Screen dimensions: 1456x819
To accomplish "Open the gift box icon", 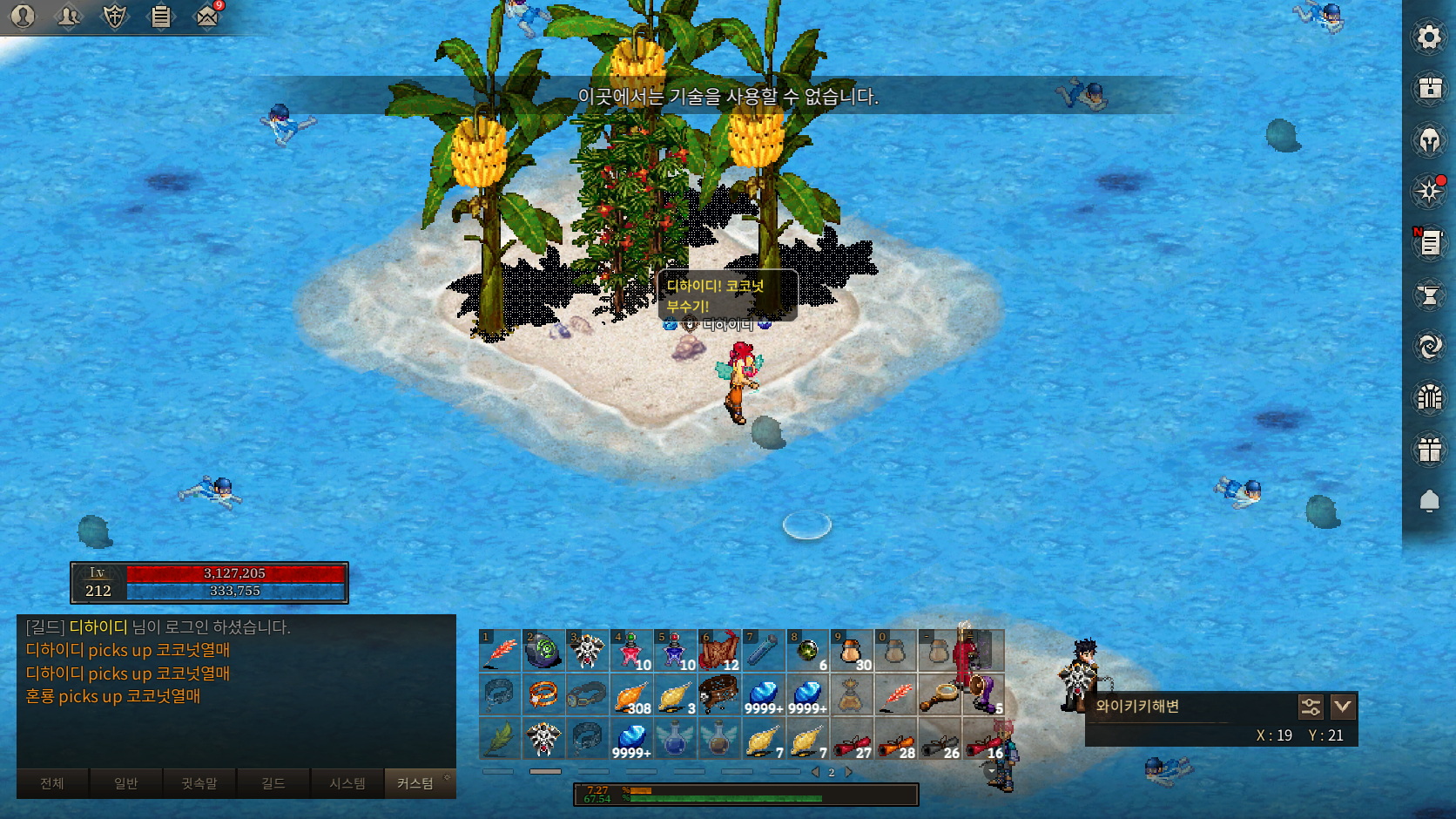I will click(1429, 450).
